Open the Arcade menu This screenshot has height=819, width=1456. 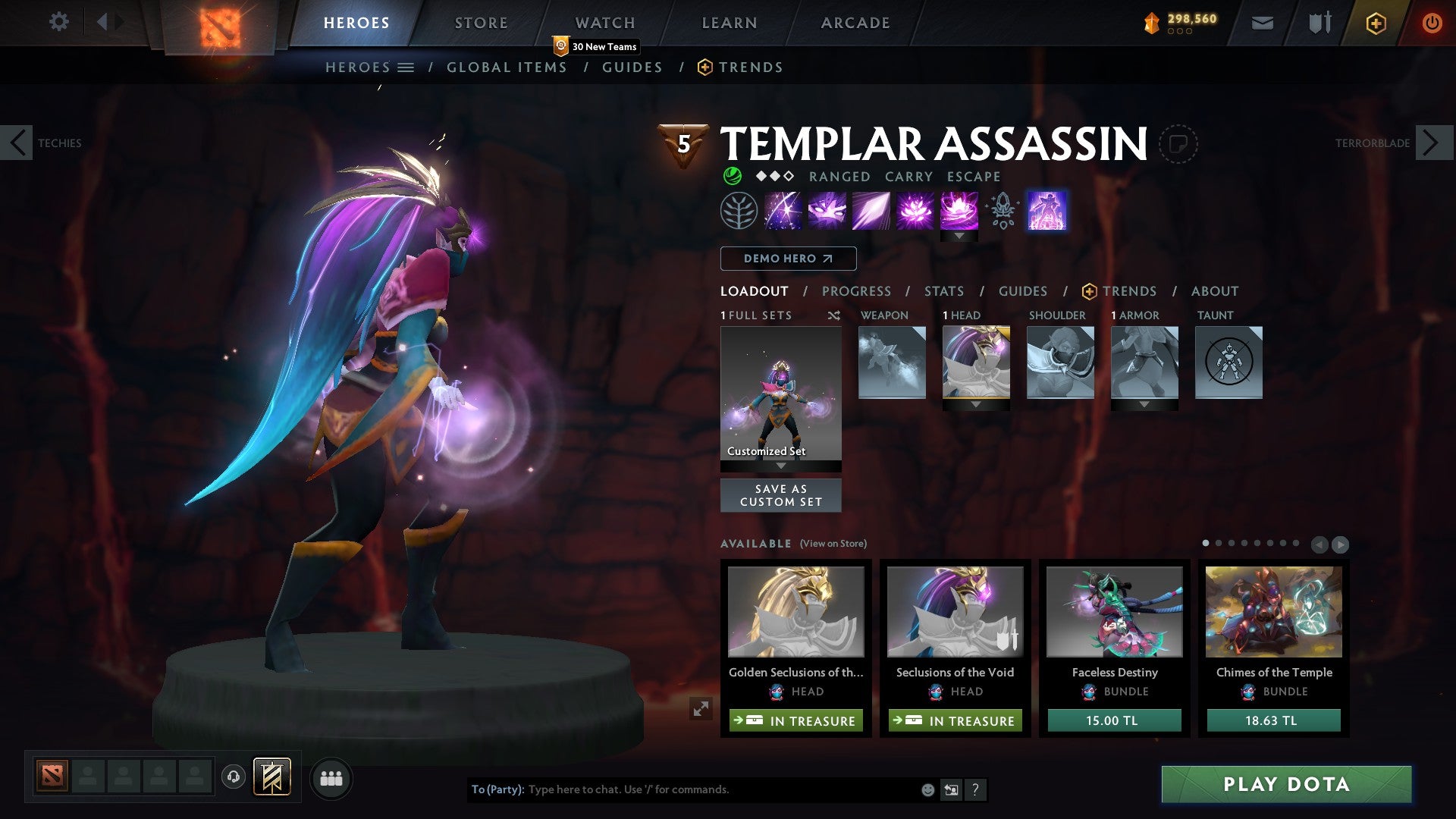click(855, 23)
